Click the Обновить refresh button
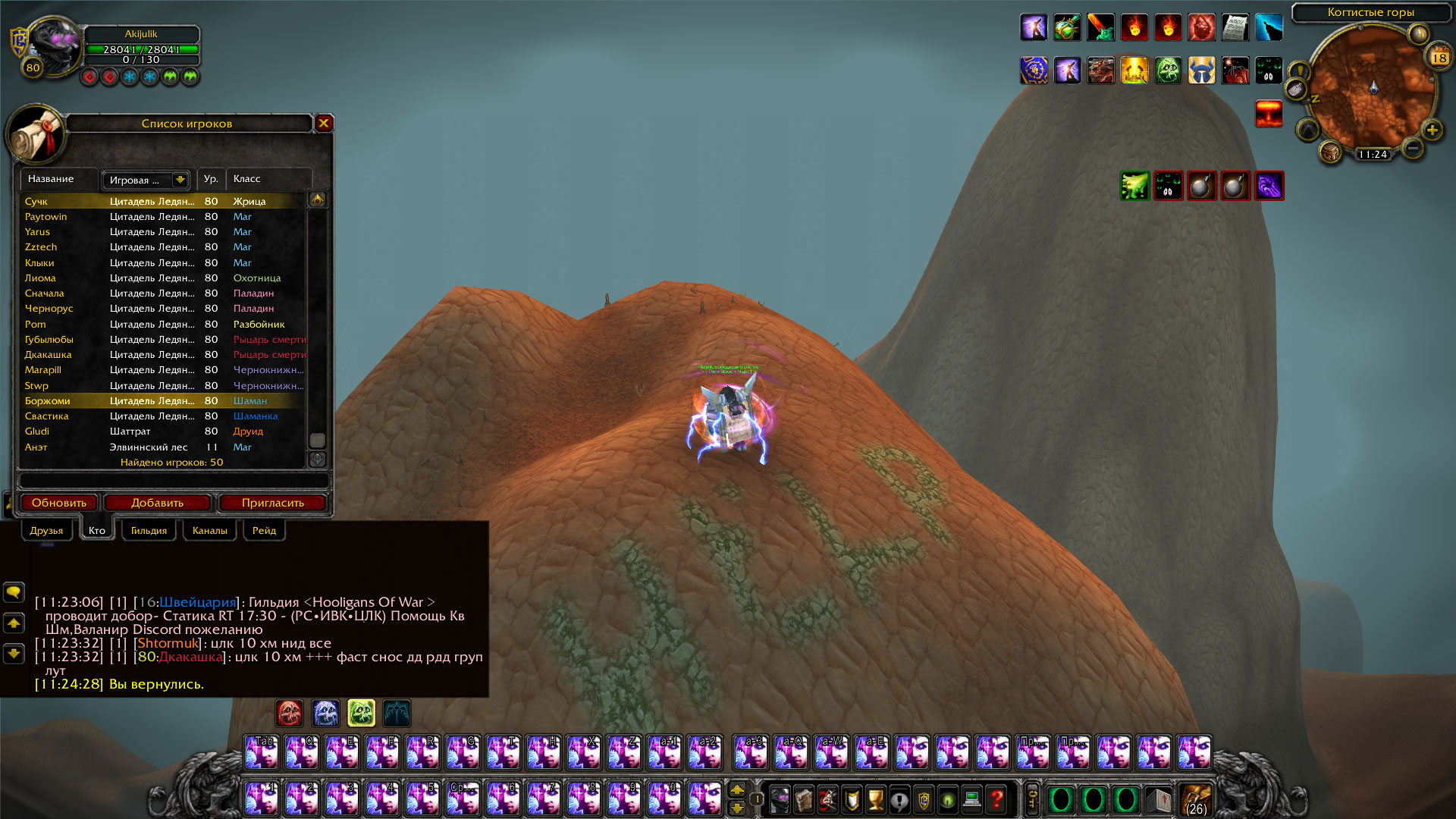The width and height of the screenshot is (1456, 819). [x=59, y=503]
